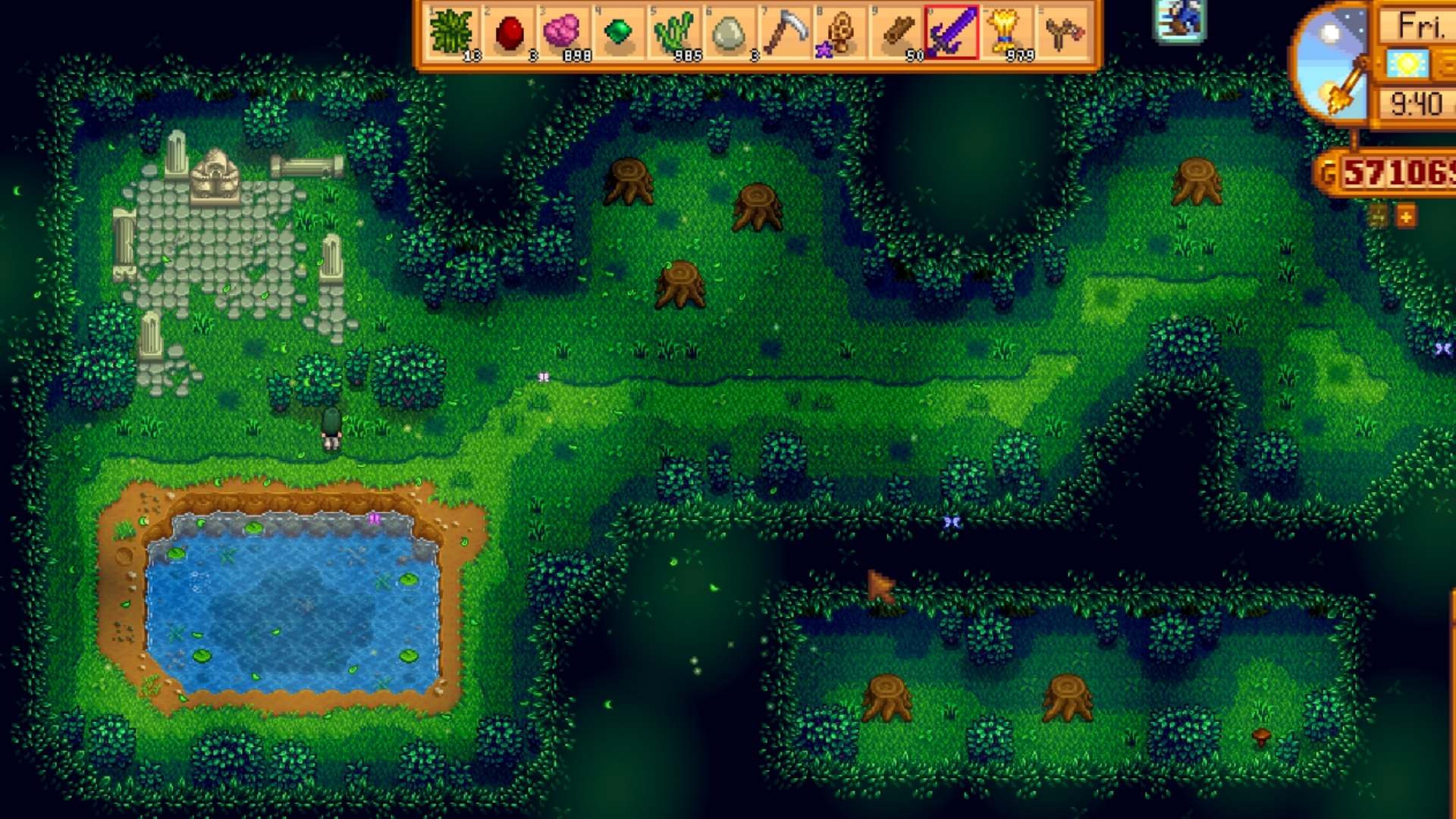Image resolution: width=1456 pixels, height=819 pixels.
Task: Click the active buff icon beside the clock
Action: (x=1179, y=20)
